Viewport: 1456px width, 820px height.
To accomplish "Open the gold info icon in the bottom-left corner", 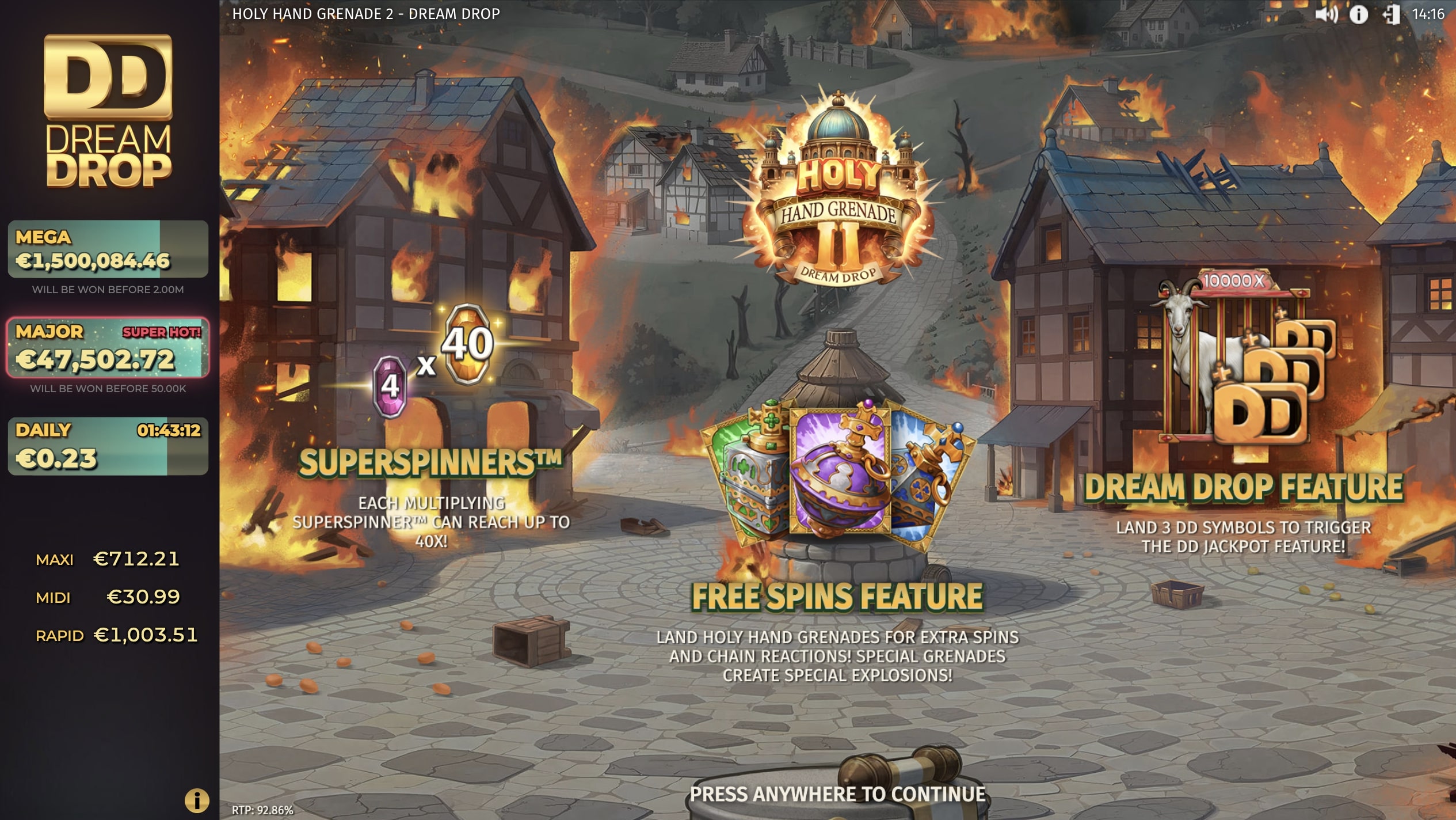I will [x=196, y=799].
